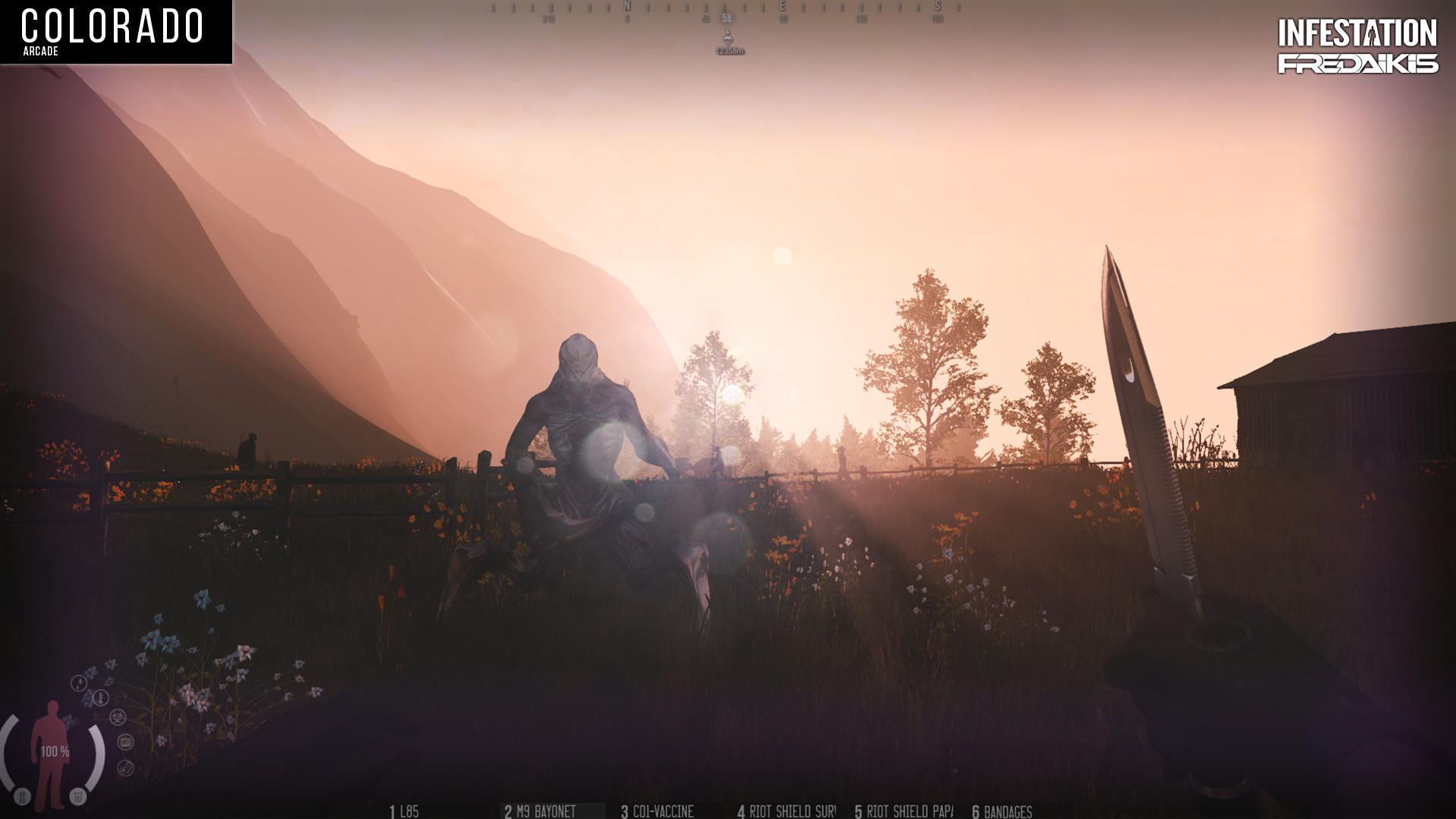Viewport: 1456px width, 819px height.
Task: Click the North marker on the compass
Action: [x=627, y=6]
